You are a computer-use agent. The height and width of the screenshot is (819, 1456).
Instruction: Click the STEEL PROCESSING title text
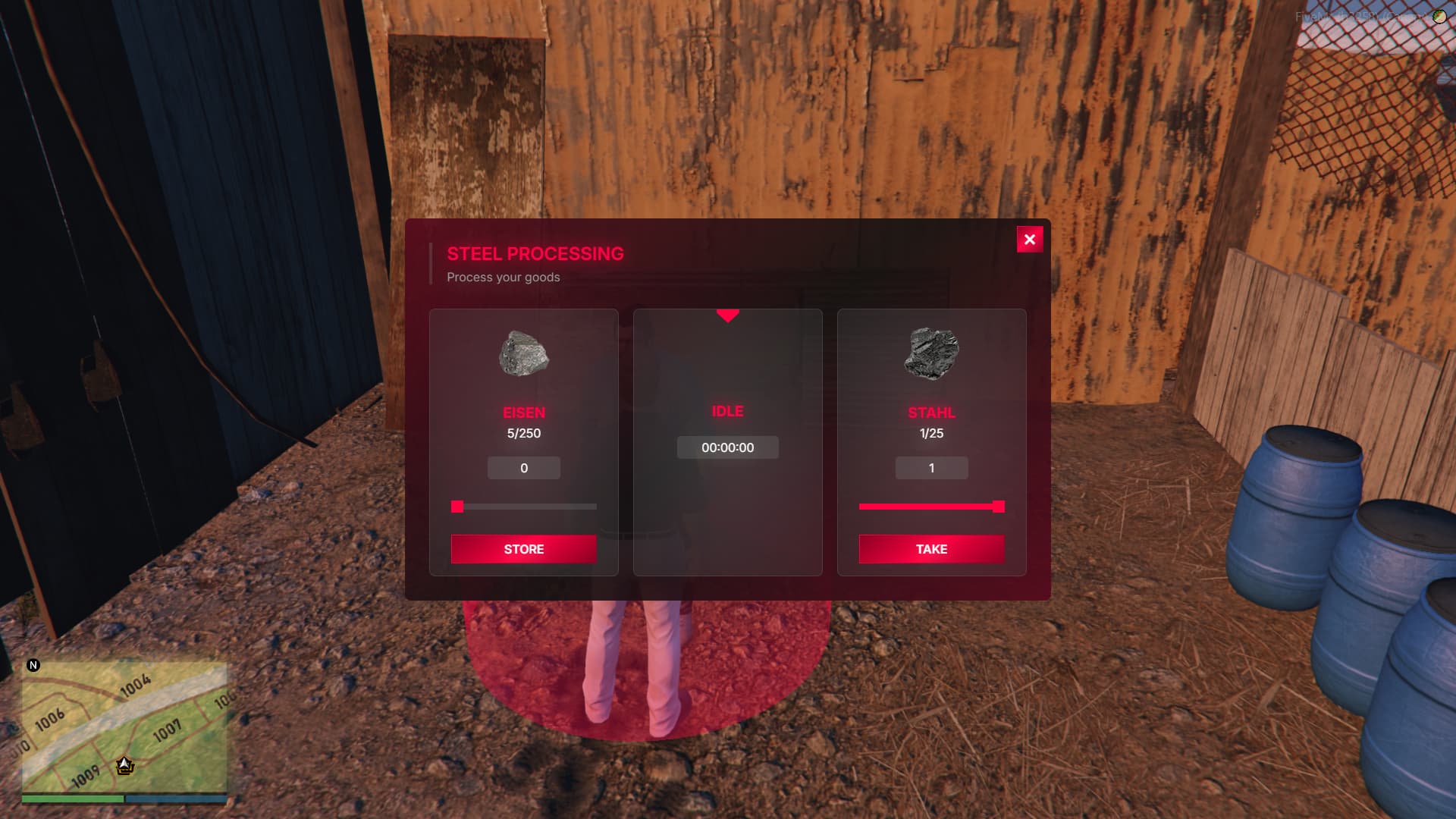pos(535,253)
